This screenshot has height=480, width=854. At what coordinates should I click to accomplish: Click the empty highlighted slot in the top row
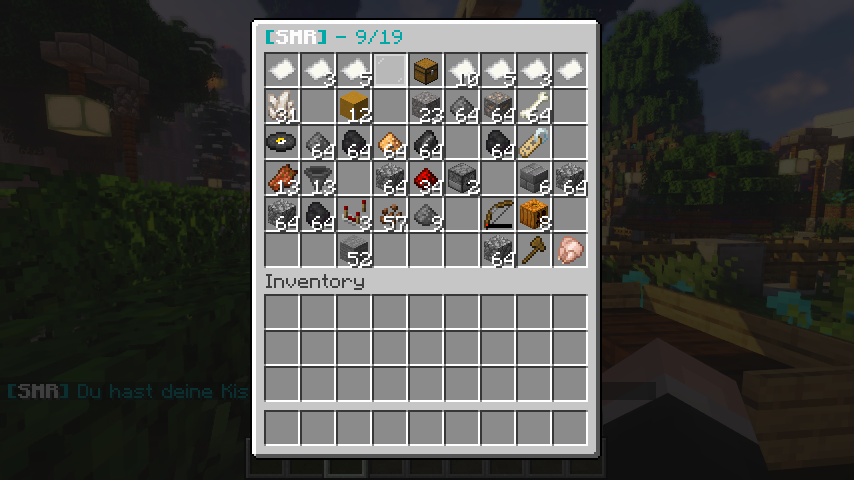click(391, 70)
